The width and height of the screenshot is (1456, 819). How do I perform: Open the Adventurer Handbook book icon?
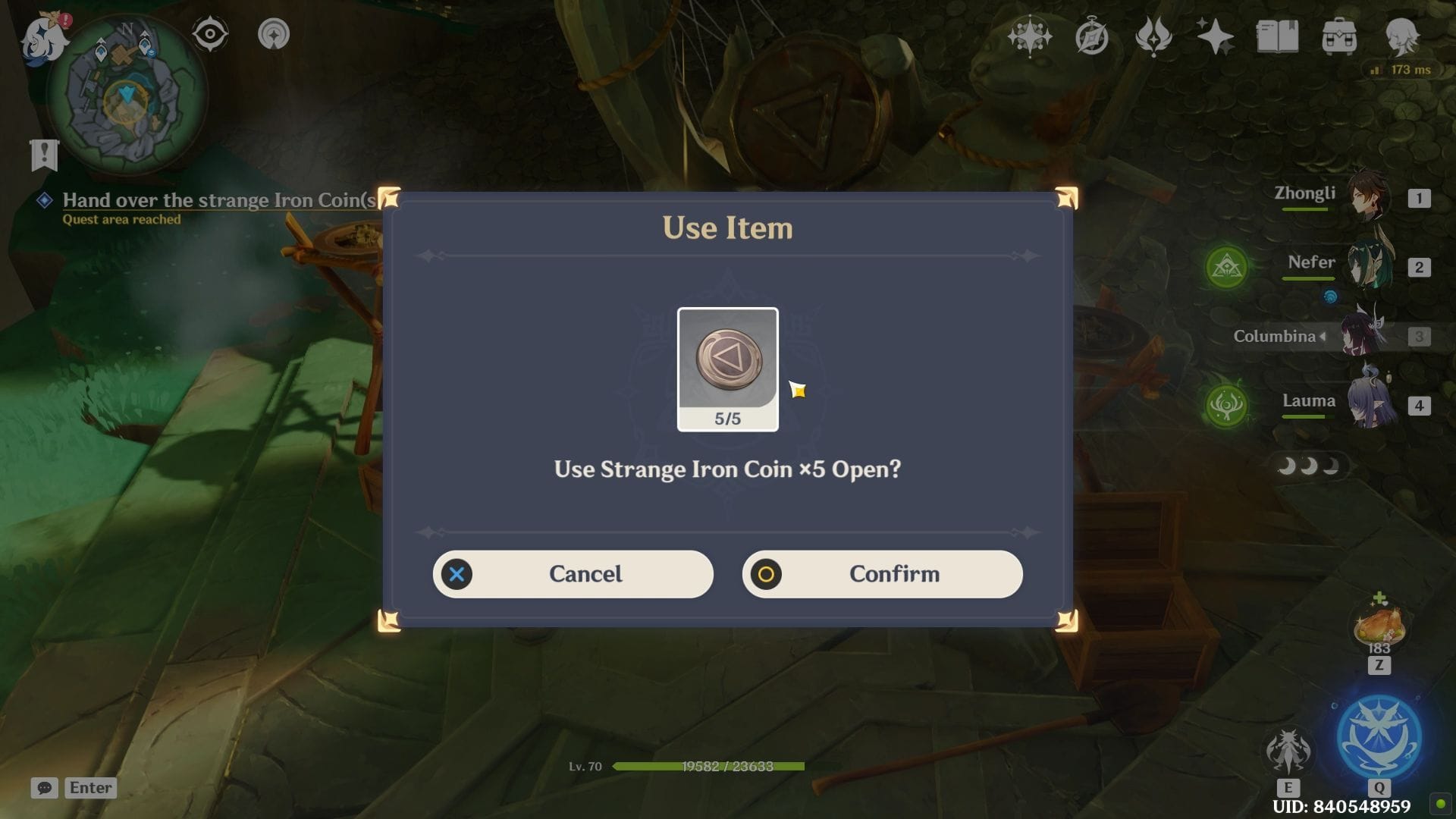pyautogui.click(x=1277, y=36)
